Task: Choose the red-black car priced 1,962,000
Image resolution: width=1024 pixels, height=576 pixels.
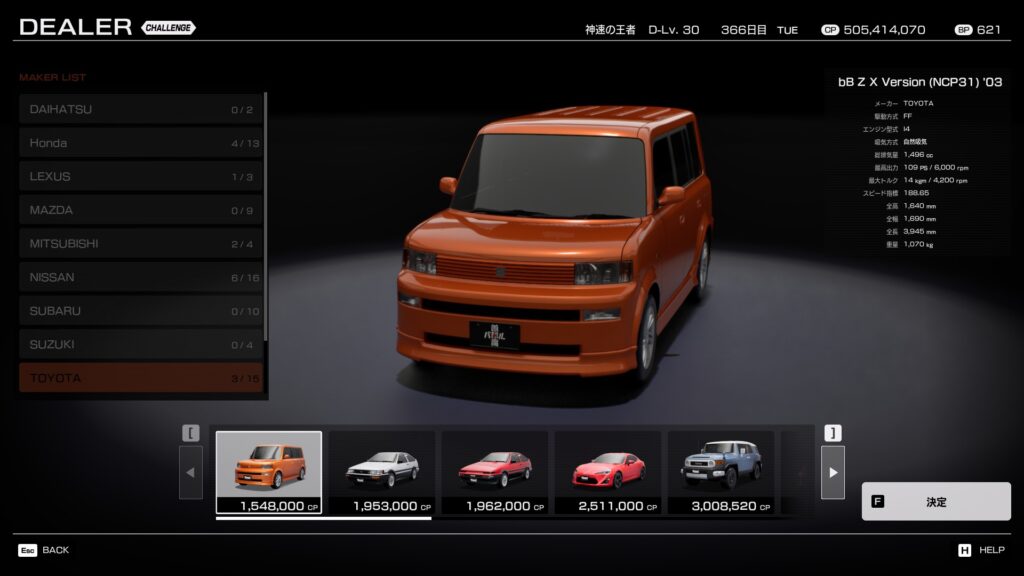Action: [495, 471]
